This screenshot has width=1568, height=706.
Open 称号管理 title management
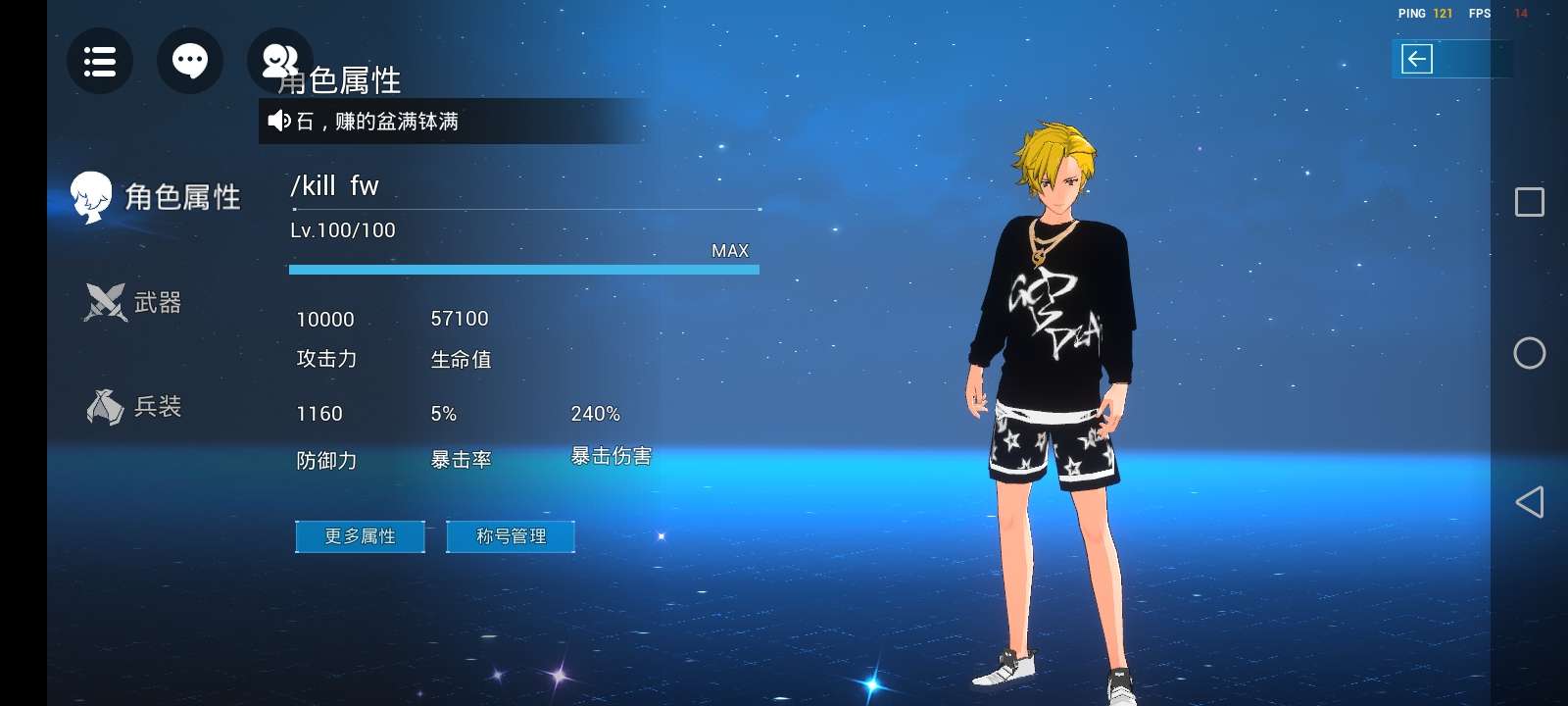tap(511, 536)
